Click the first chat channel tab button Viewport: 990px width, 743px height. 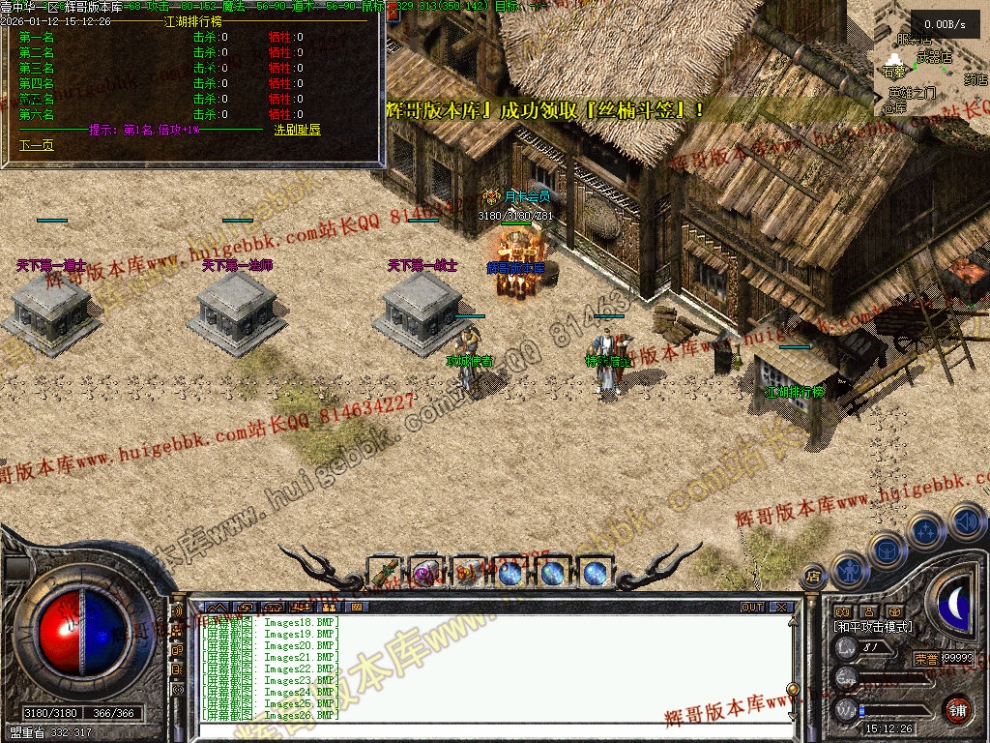(217, 607)
